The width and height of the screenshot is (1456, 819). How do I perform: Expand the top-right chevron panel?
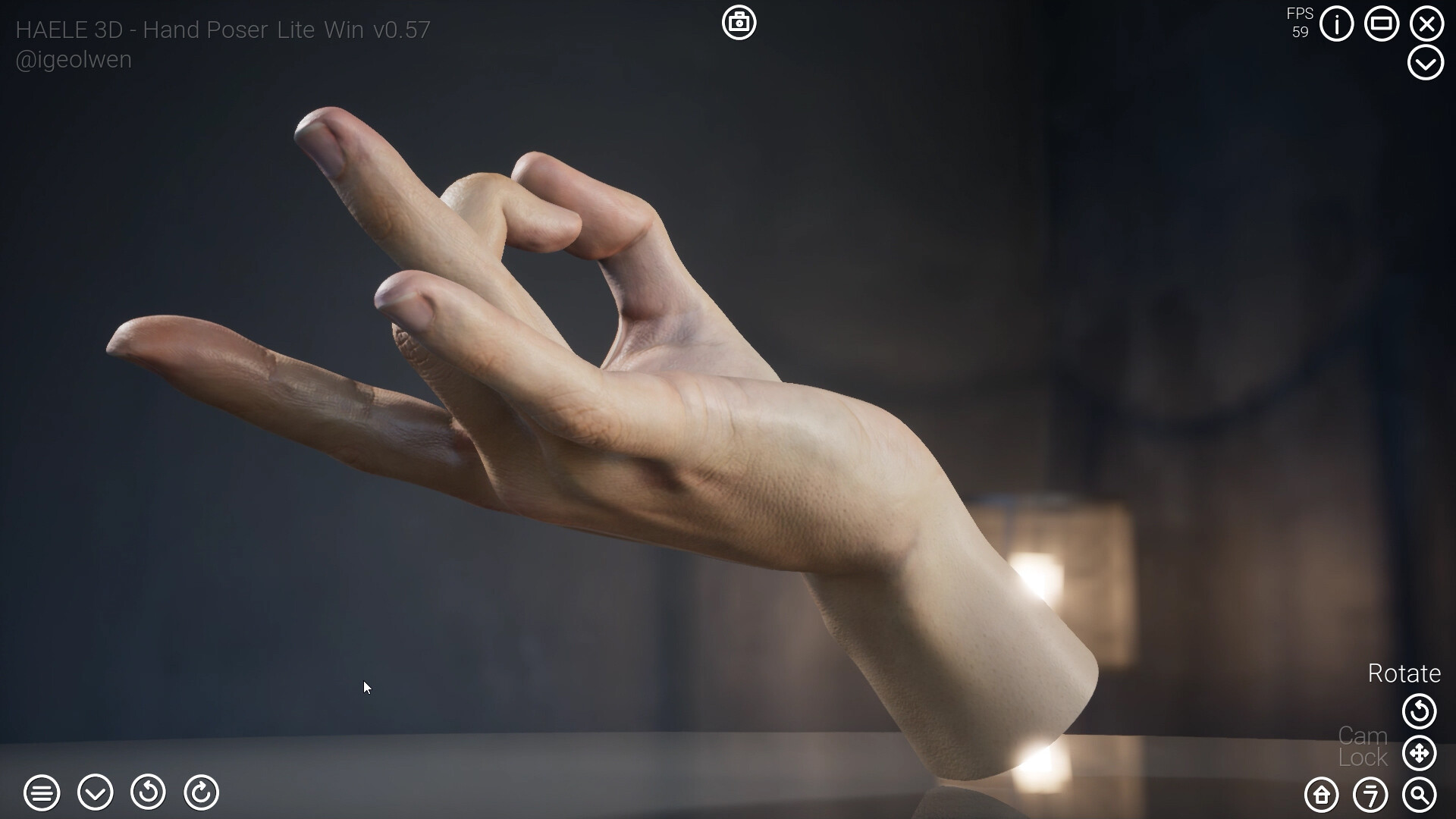(x=1426, y=62)
